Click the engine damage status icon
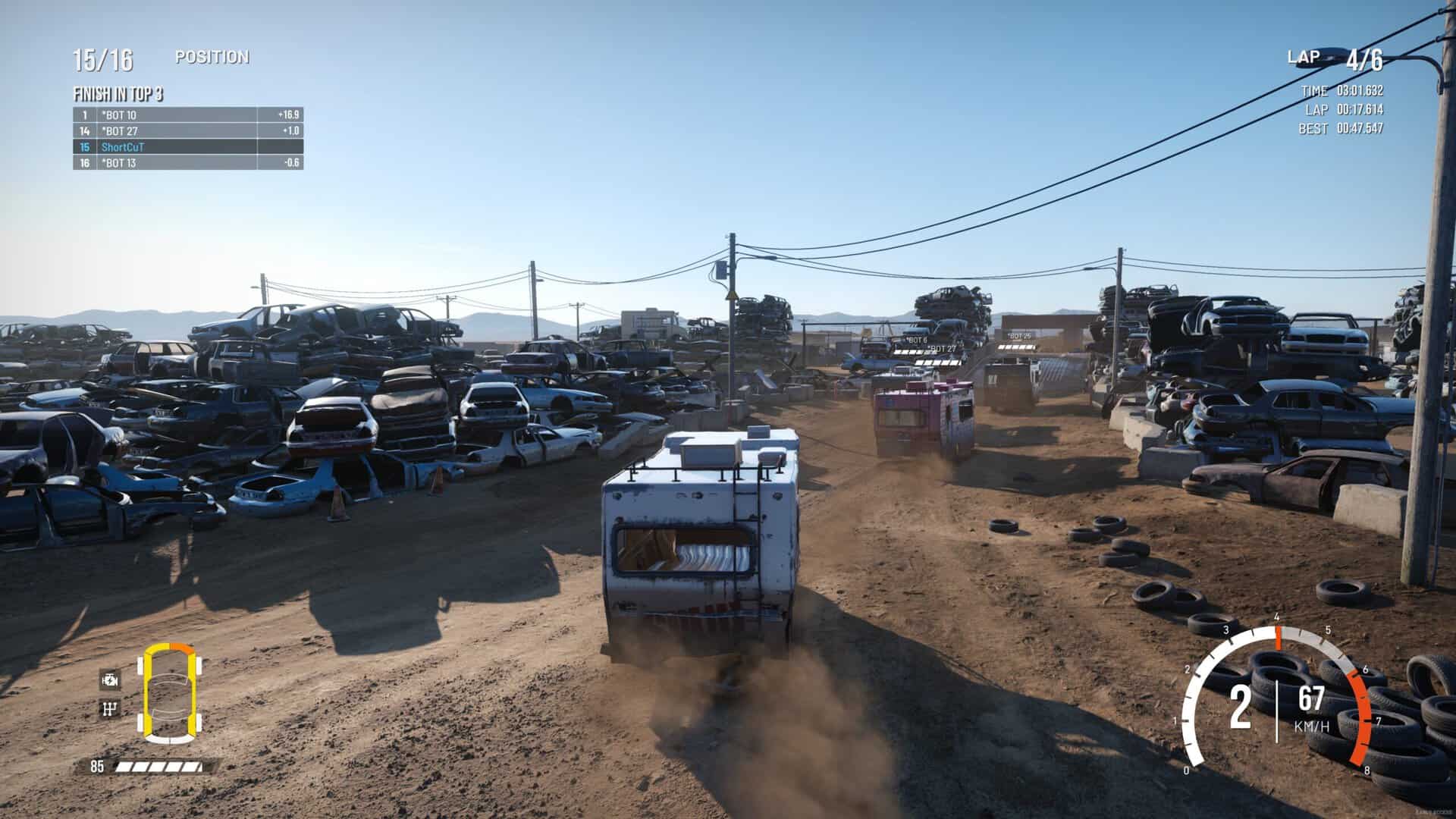1456x819 pixels. (x=110, y=679)
